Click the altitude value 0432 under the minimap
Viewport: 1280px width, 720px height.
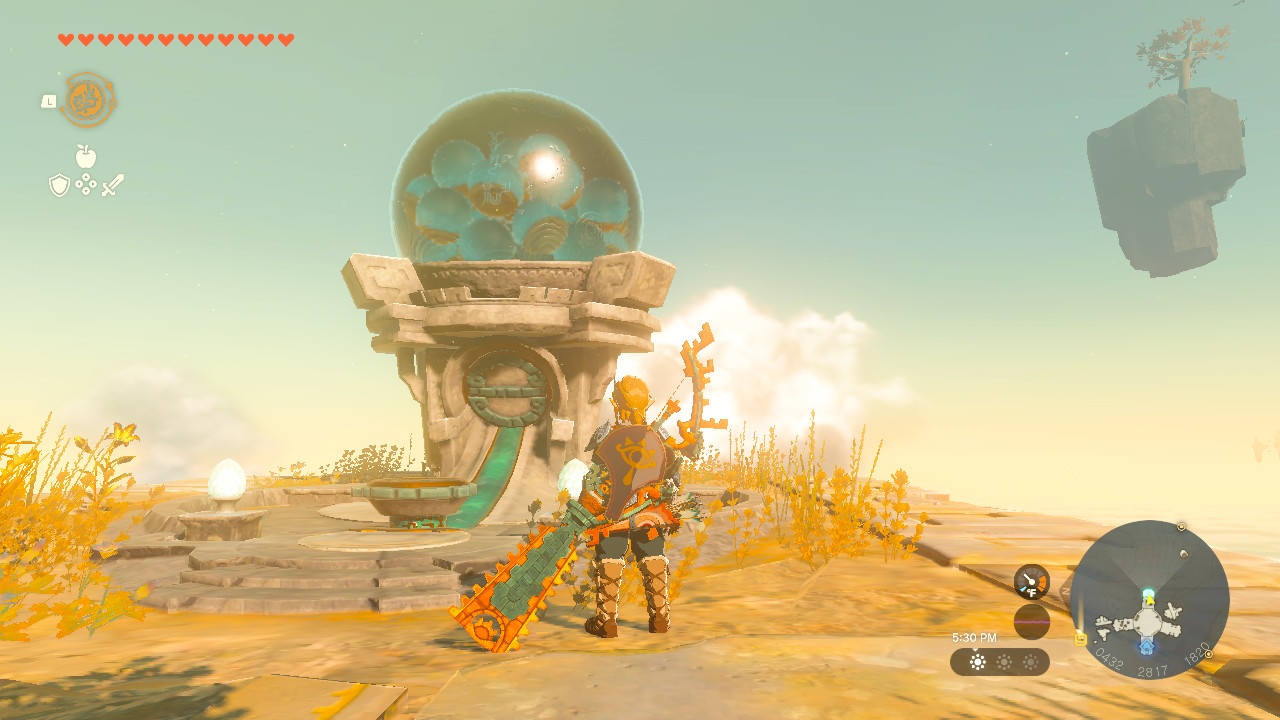(1107, 658)
